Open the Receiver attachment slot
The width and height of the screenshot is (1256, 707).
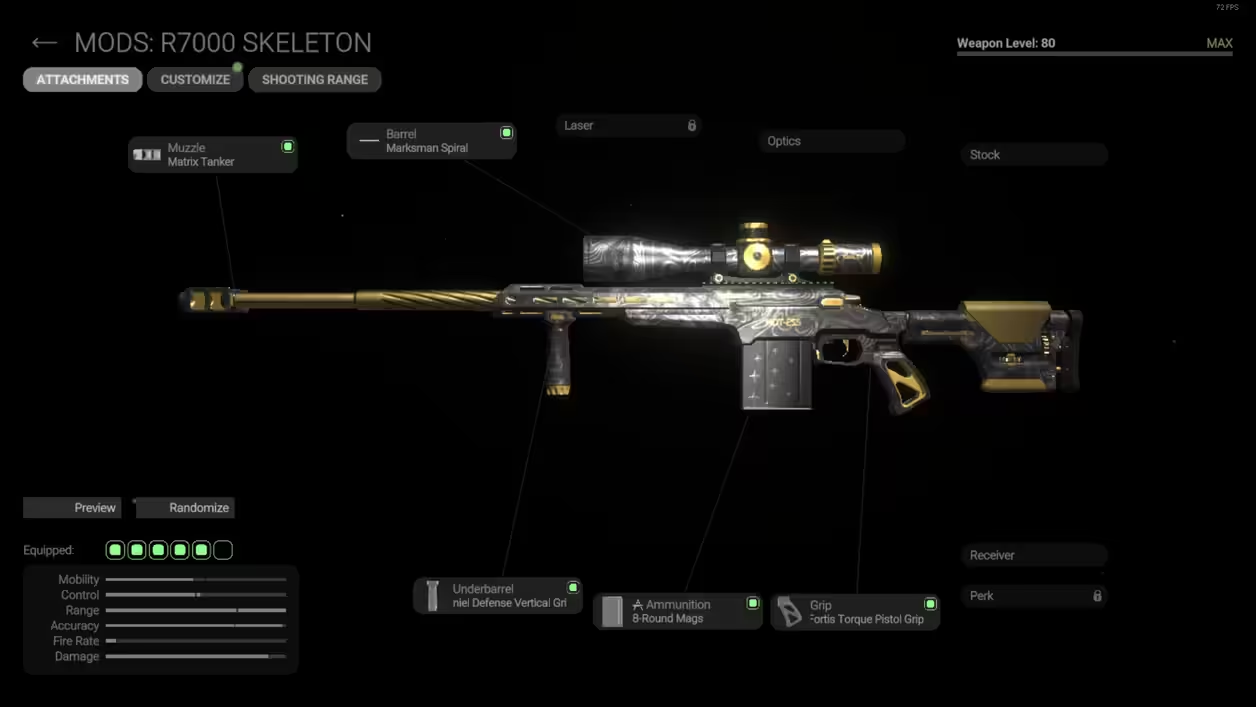pyautogui.click(x=1034, y=555)
